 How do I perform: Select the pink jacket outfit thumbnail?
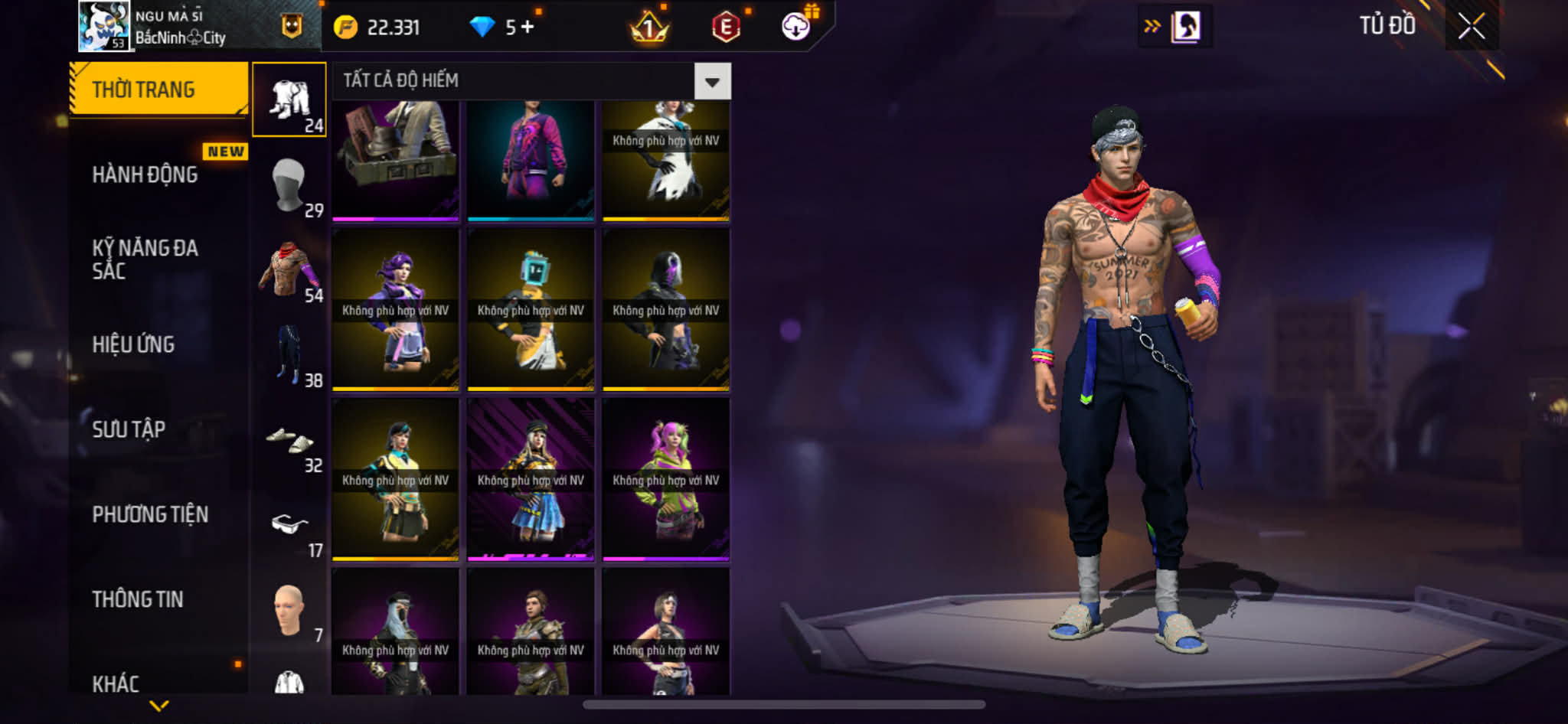pyautogui.click(x=531, y=161)
